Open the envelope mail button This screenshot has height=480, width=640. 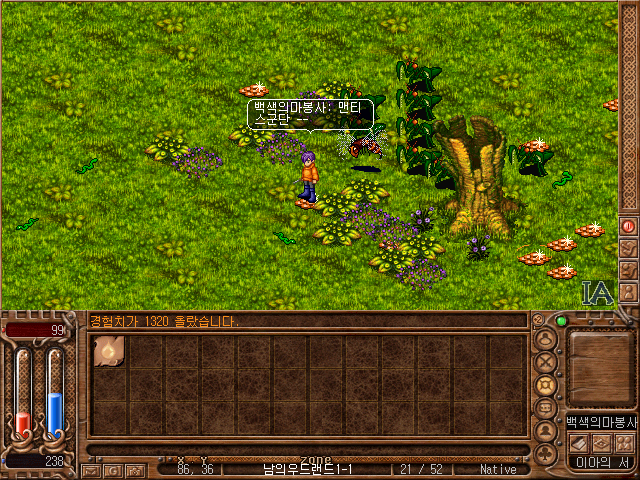[92, 469]
